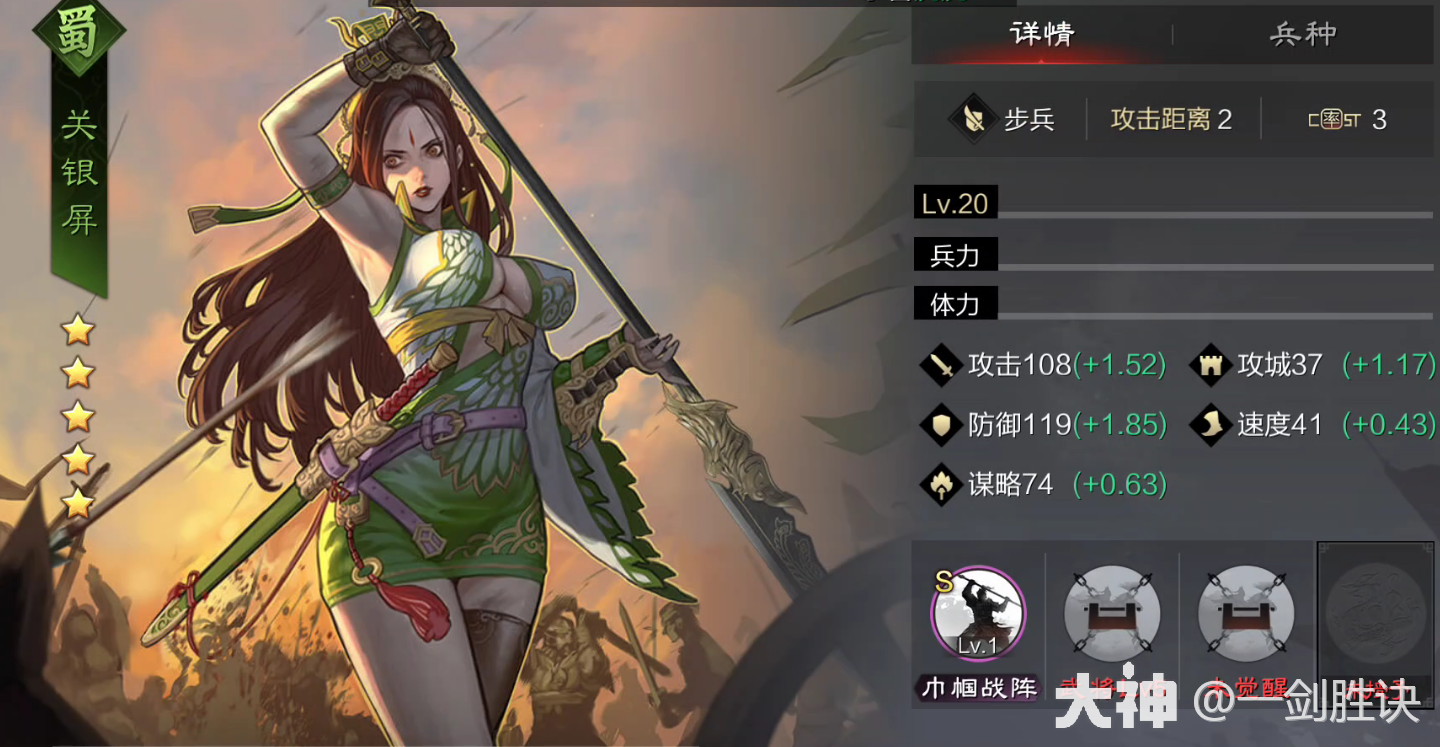Open the 兵力 troop strength bar details
The height and width of the screenshot is (747, 1440).
coord(955,254)
